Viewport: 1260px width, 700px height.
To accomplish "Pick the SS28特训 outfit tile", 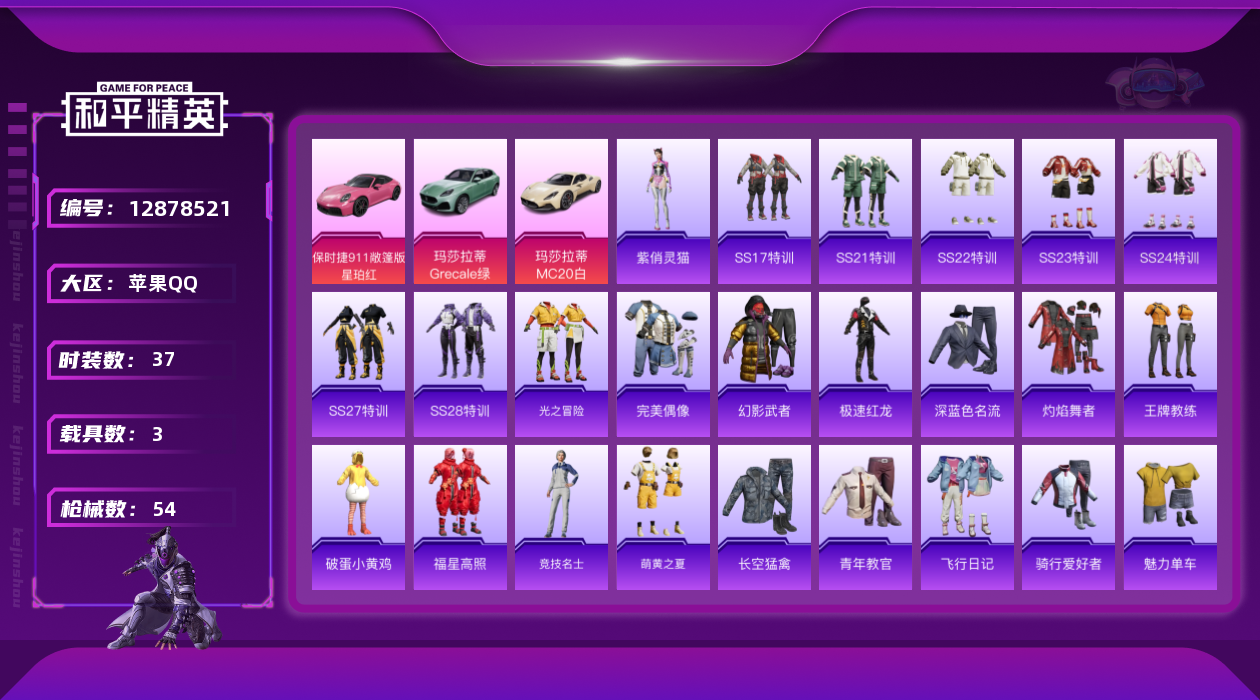I will [x=460, y=364].
